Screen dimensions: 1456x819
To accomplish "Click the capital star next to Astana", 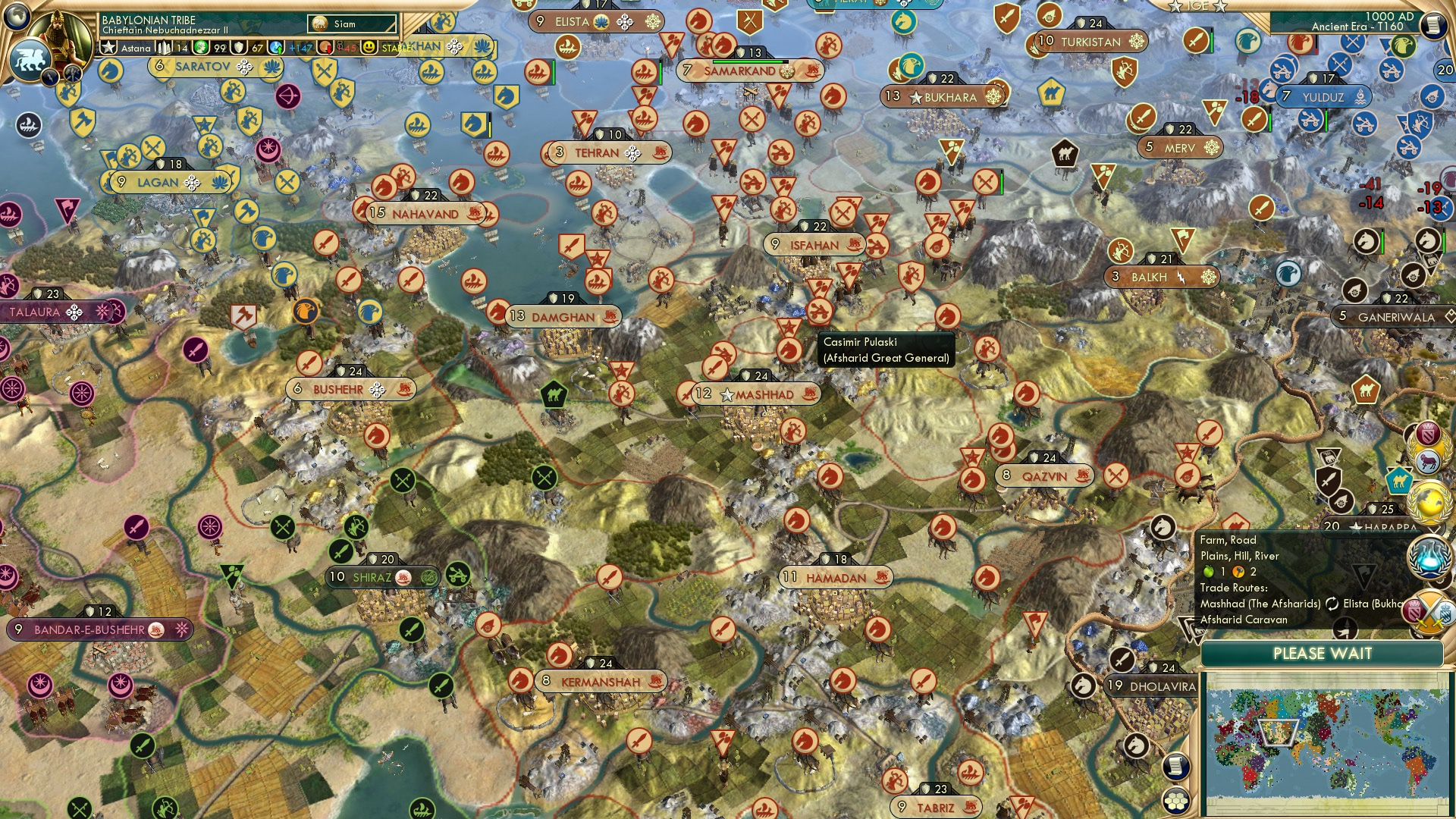I will coord(108,47).
